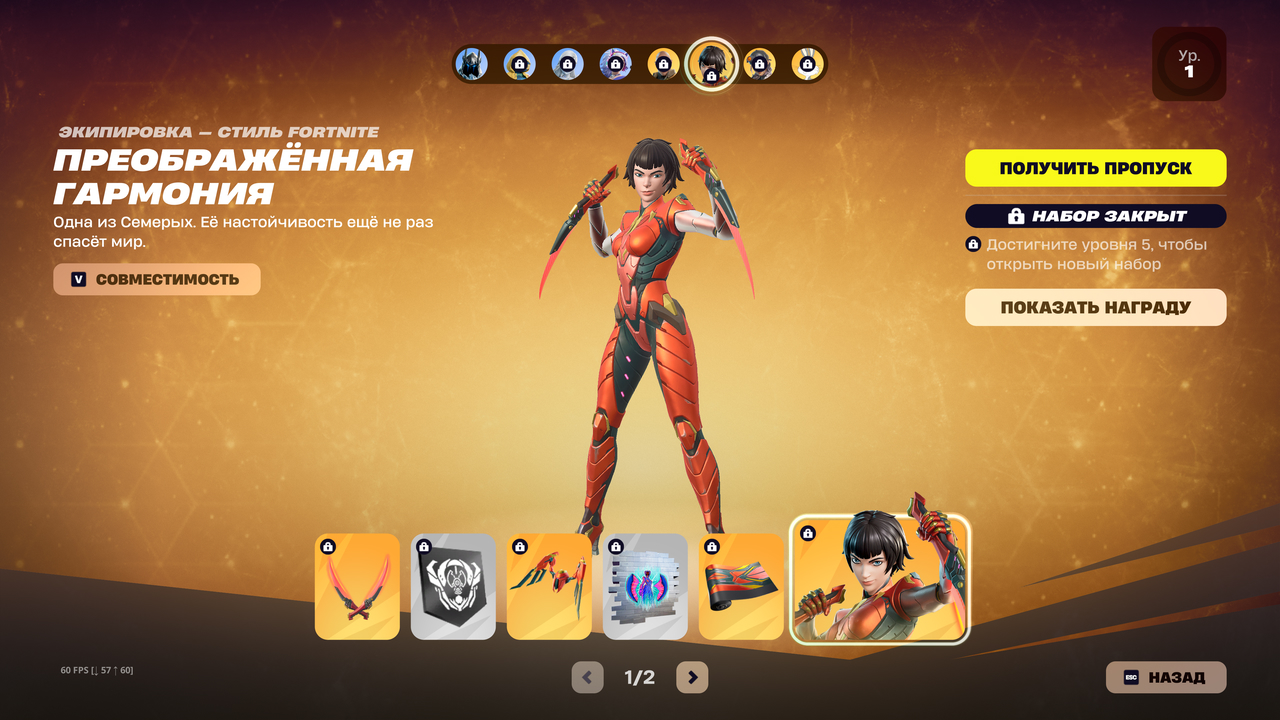Click the level 1 badge
The width and height of the screenshot is (1280, 720).
(x=1188, y=64)
